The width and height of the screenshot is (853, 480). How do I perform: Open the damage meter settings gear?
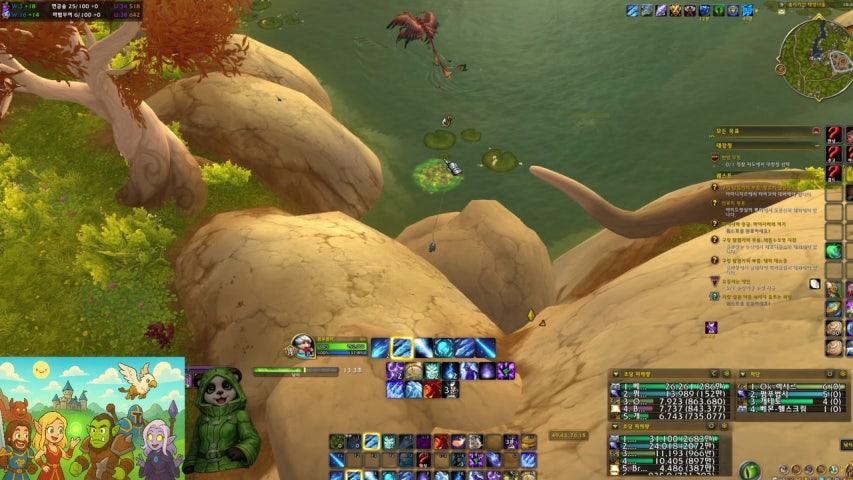727,374
